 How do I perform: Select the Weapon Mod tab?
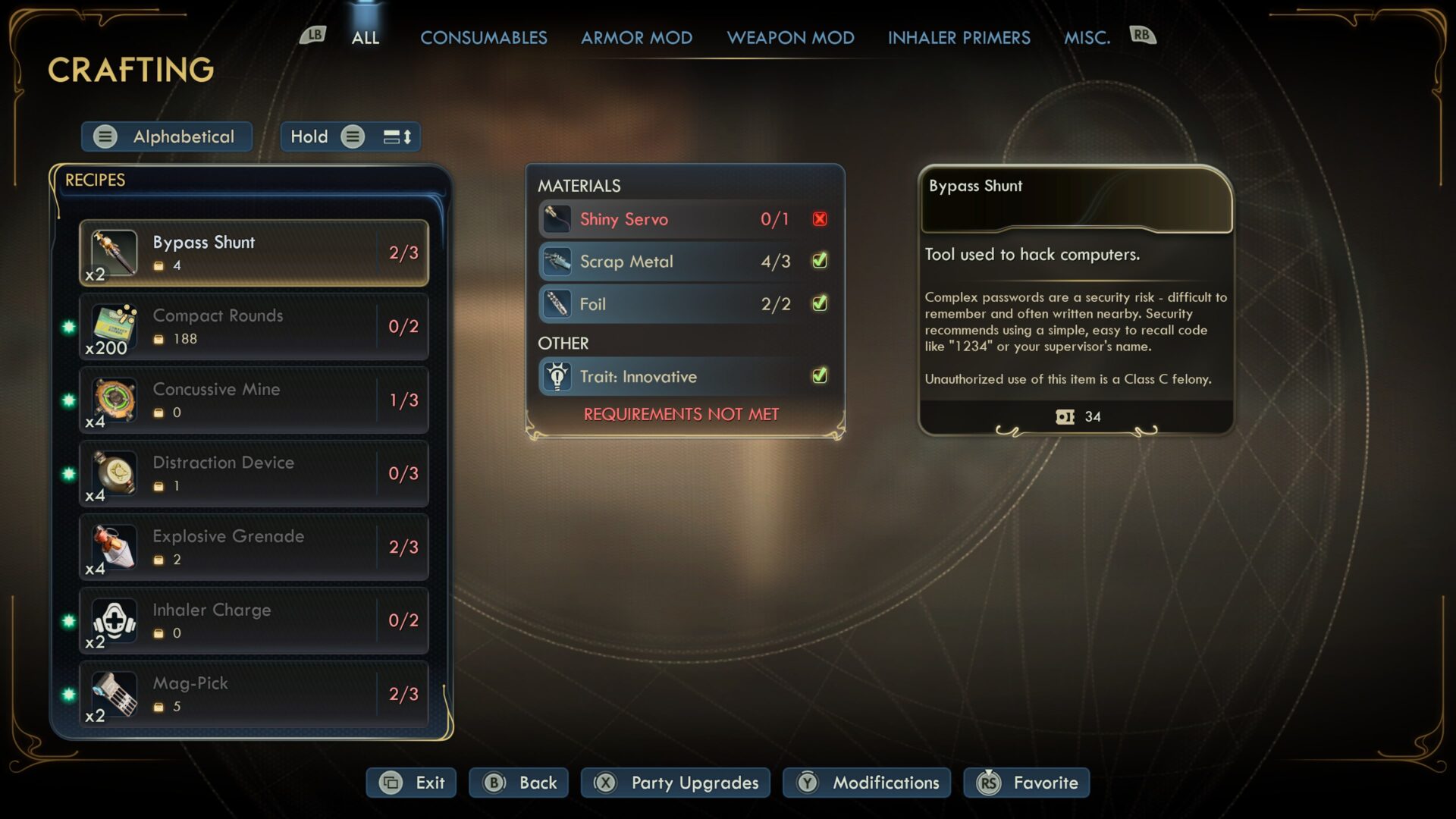coord(790,37)
